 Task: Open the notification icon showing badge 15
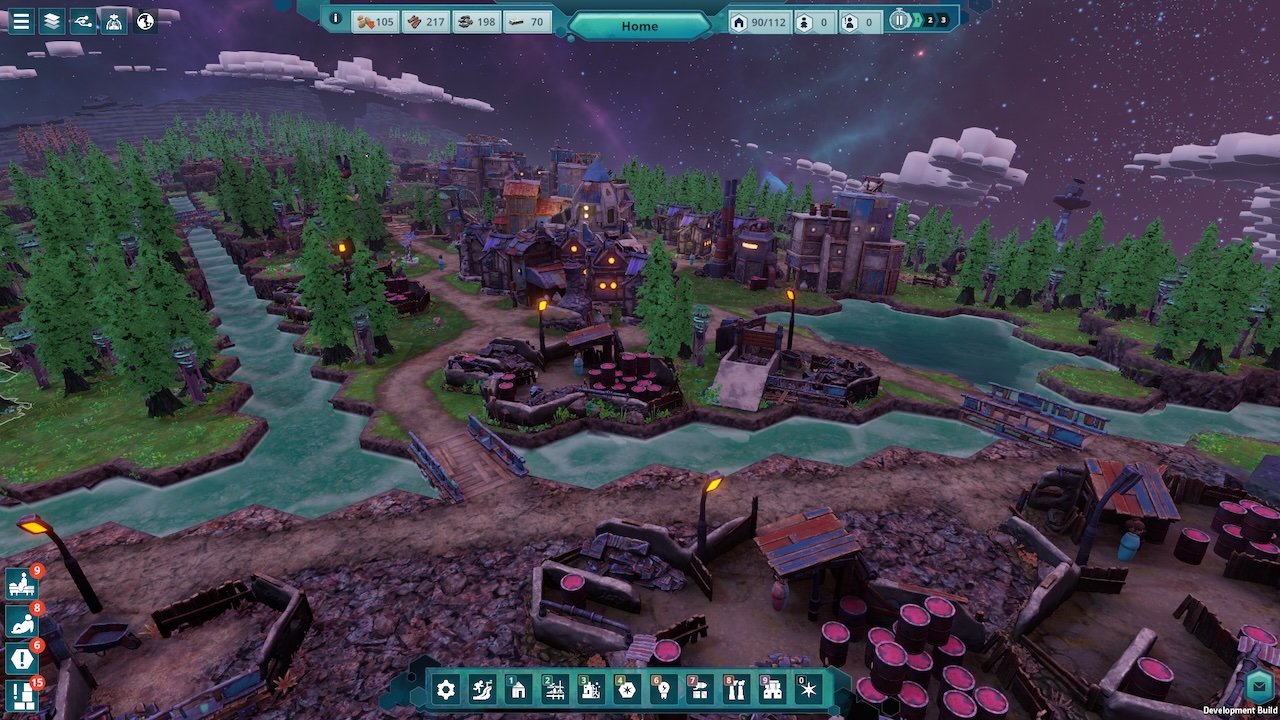pos(21,696)
